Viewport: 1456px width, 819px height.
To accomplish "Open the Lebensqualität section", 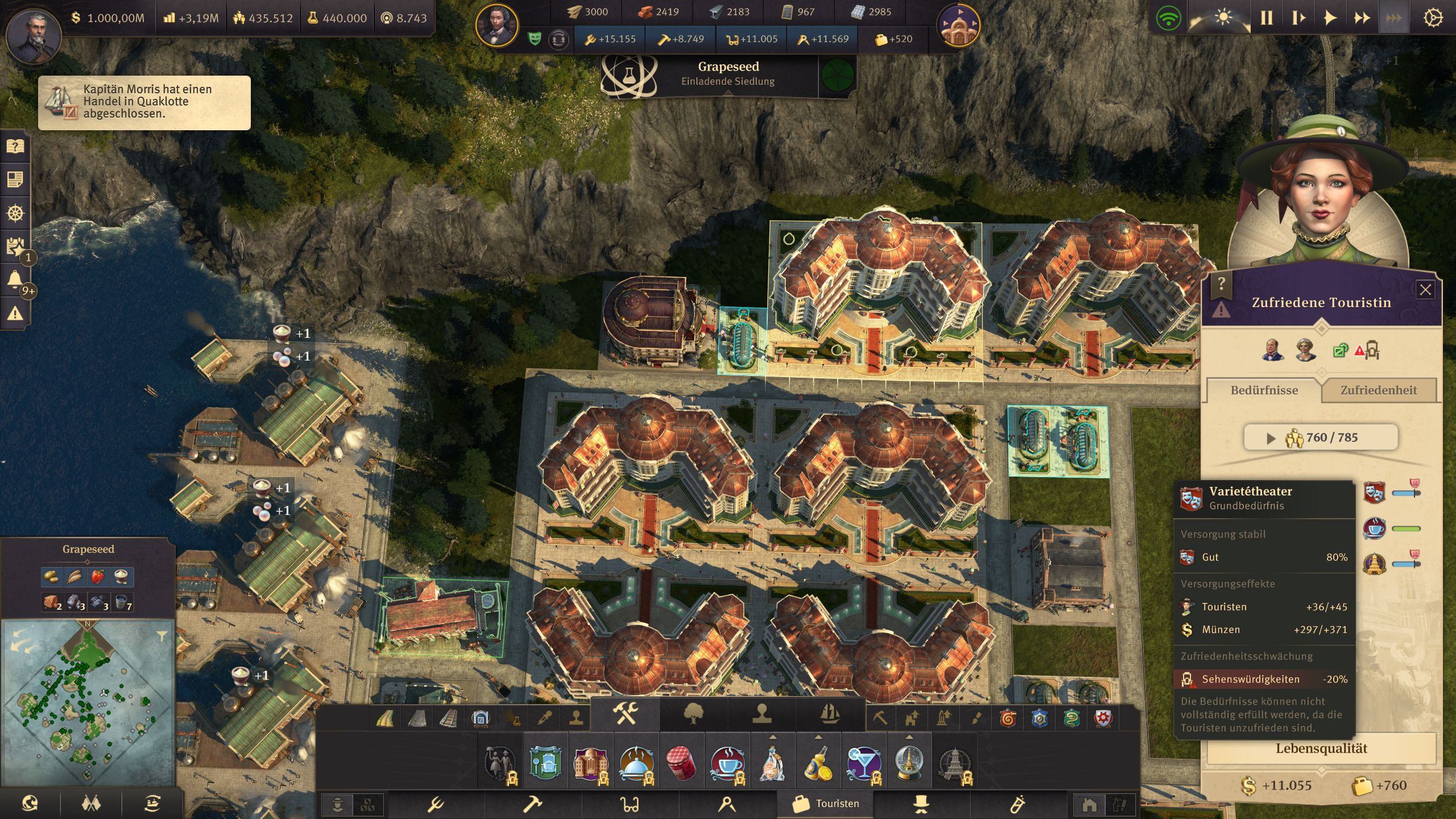I will [1321, 748].
